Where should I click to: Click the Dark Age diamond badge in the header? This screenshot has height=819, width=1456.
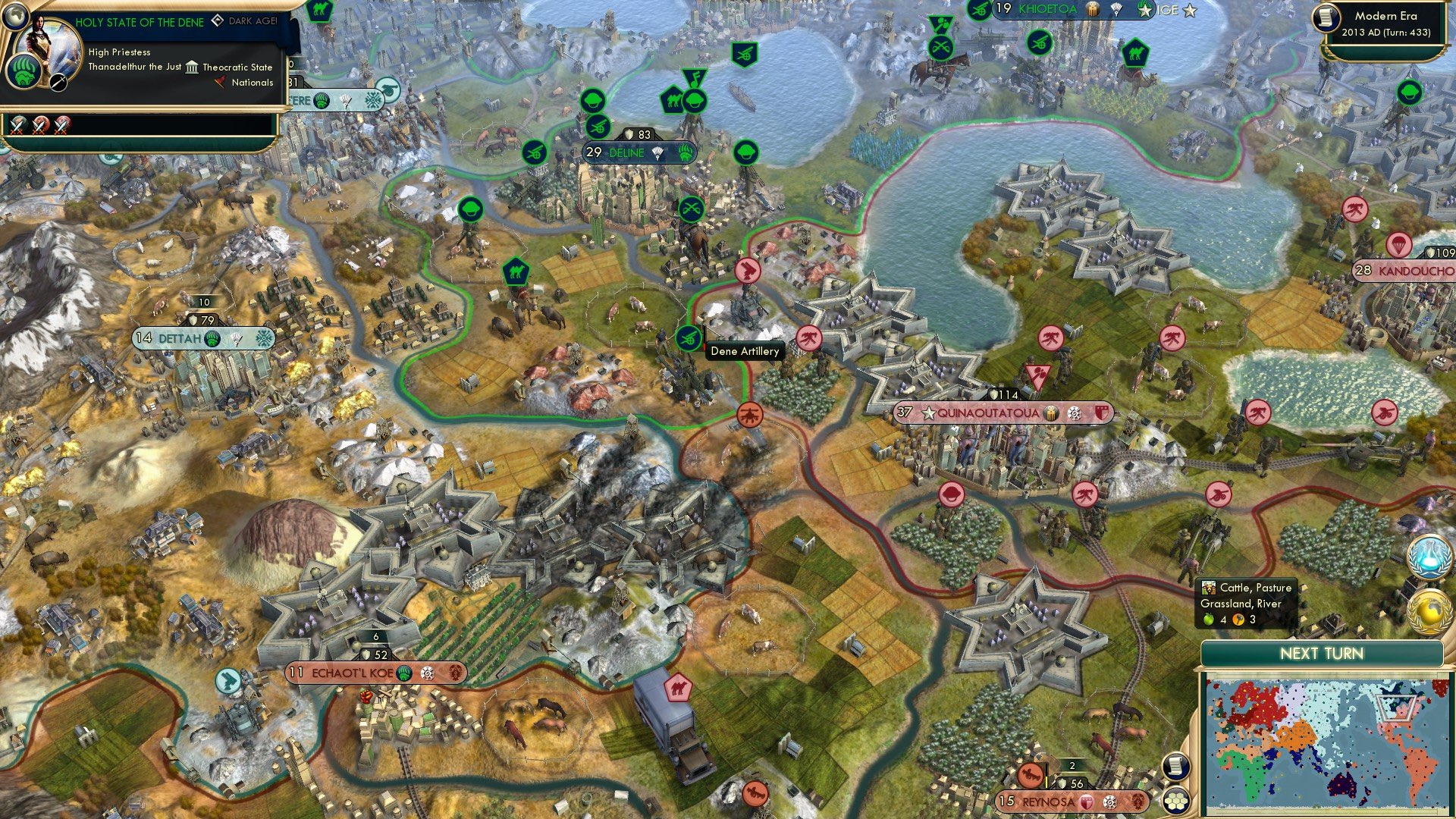point(218,21)
